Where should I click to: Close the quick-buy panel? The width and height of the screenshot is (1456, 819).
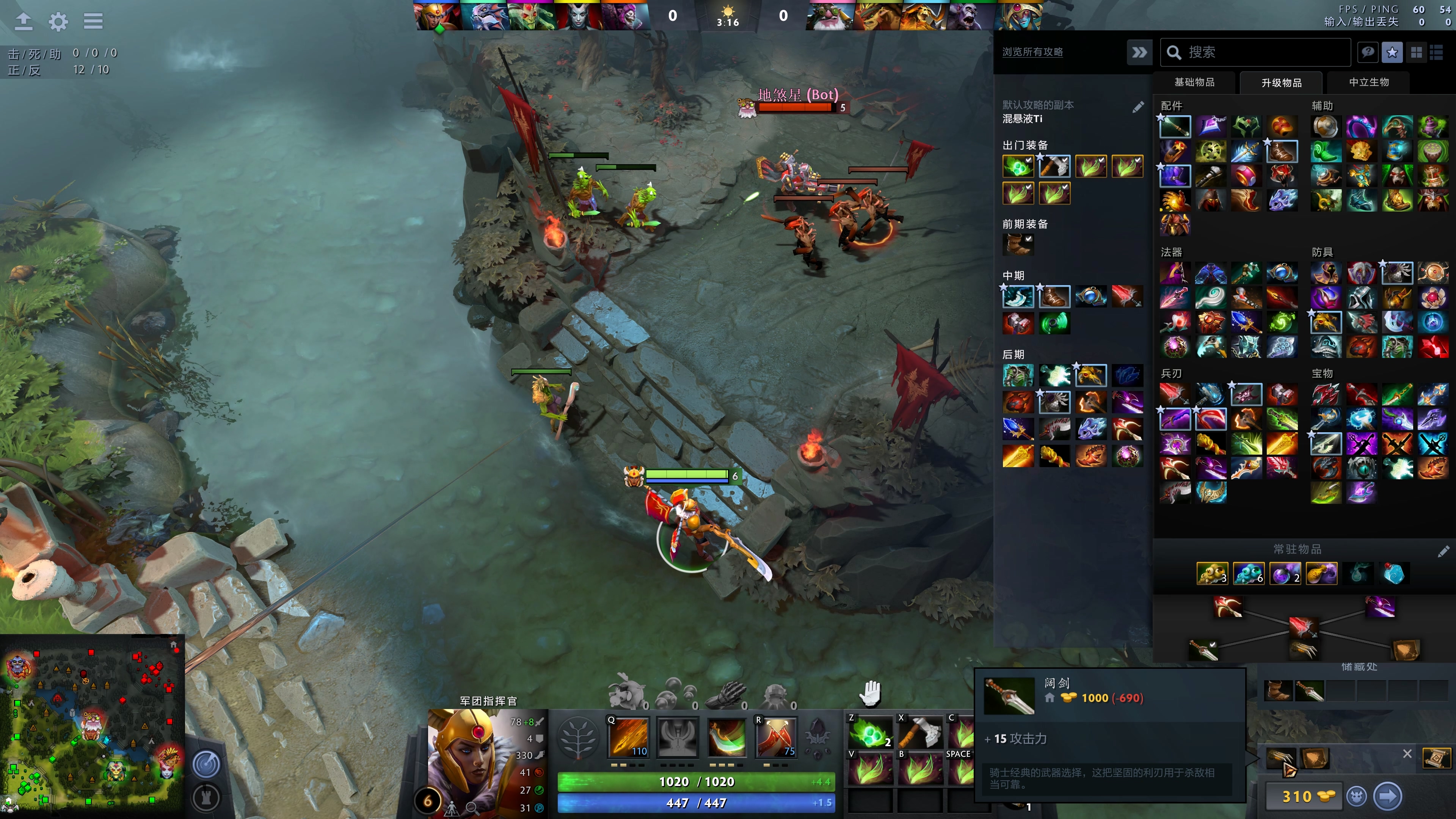(1407, 754)
